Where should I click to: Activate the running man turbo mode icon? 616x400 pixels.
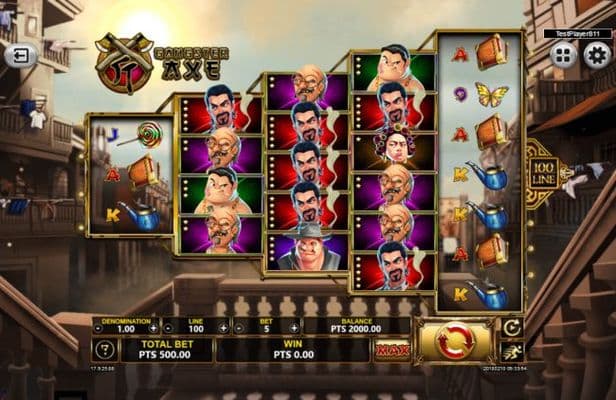click(x=512, y=351)
